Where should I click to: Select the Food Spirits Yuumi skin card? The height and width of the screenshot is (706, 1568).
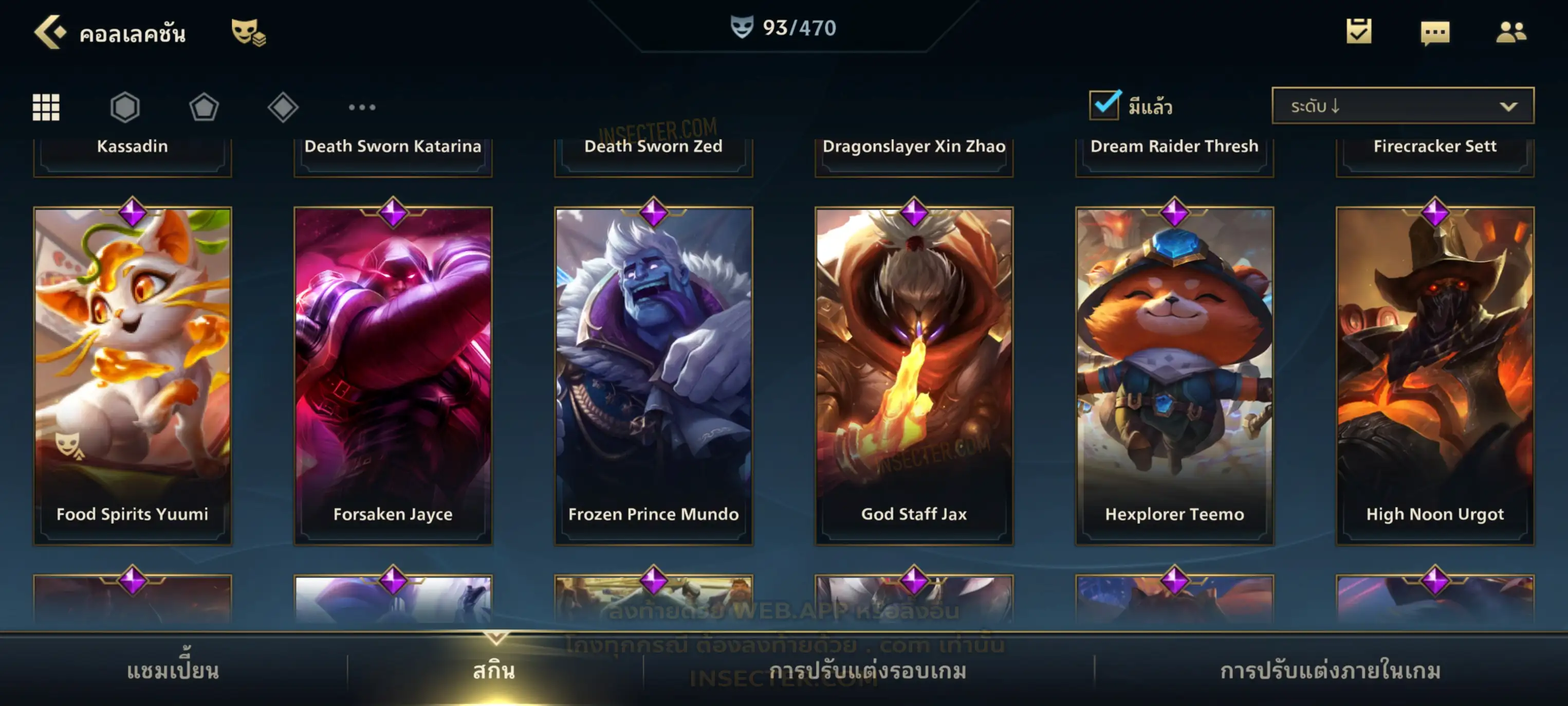click(133, 375)
